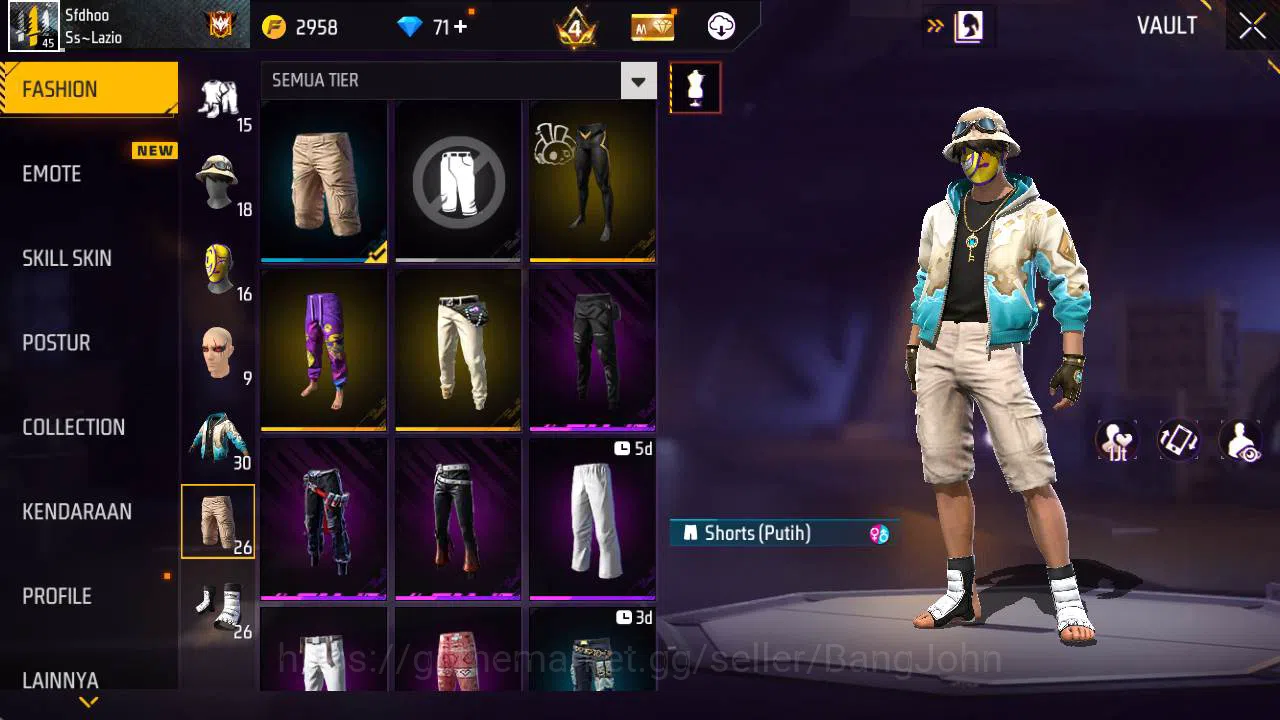Open the VAULT
The height and width of the screenshot is (720, 1280).
1167,26
